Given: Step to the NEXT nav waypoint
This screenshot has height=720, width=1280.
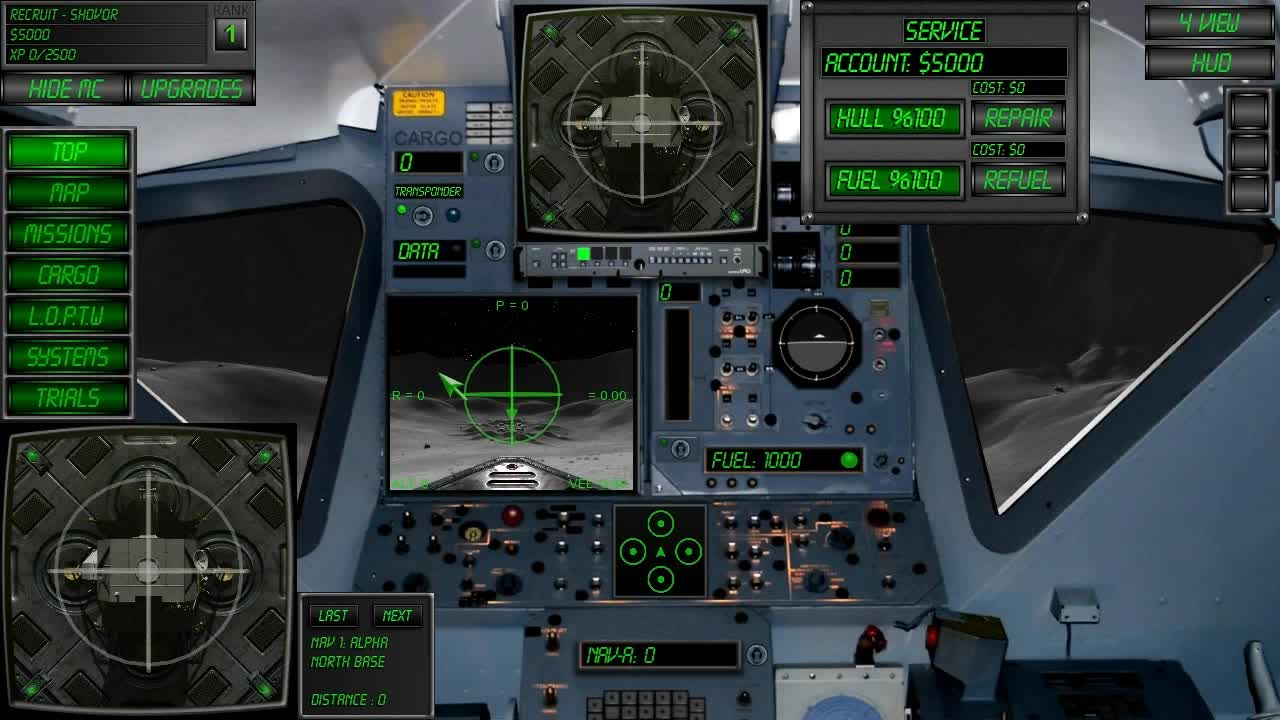Looking at the screenshot, I should click(398, 615).
